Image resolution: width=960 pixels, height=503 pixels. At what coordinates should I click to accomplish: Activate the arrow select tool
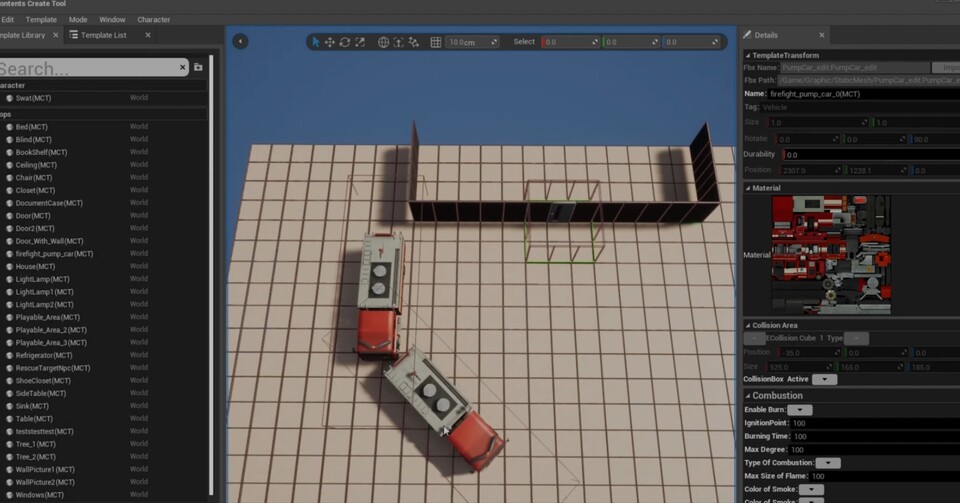[316, 42]
